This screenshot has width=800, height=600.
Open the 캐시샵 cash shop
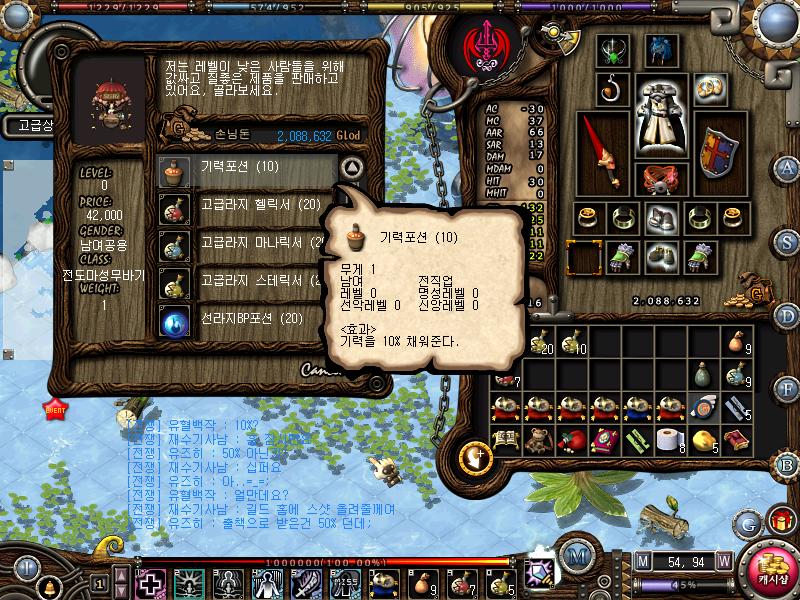pyautogui.click(x=771, y=566)
